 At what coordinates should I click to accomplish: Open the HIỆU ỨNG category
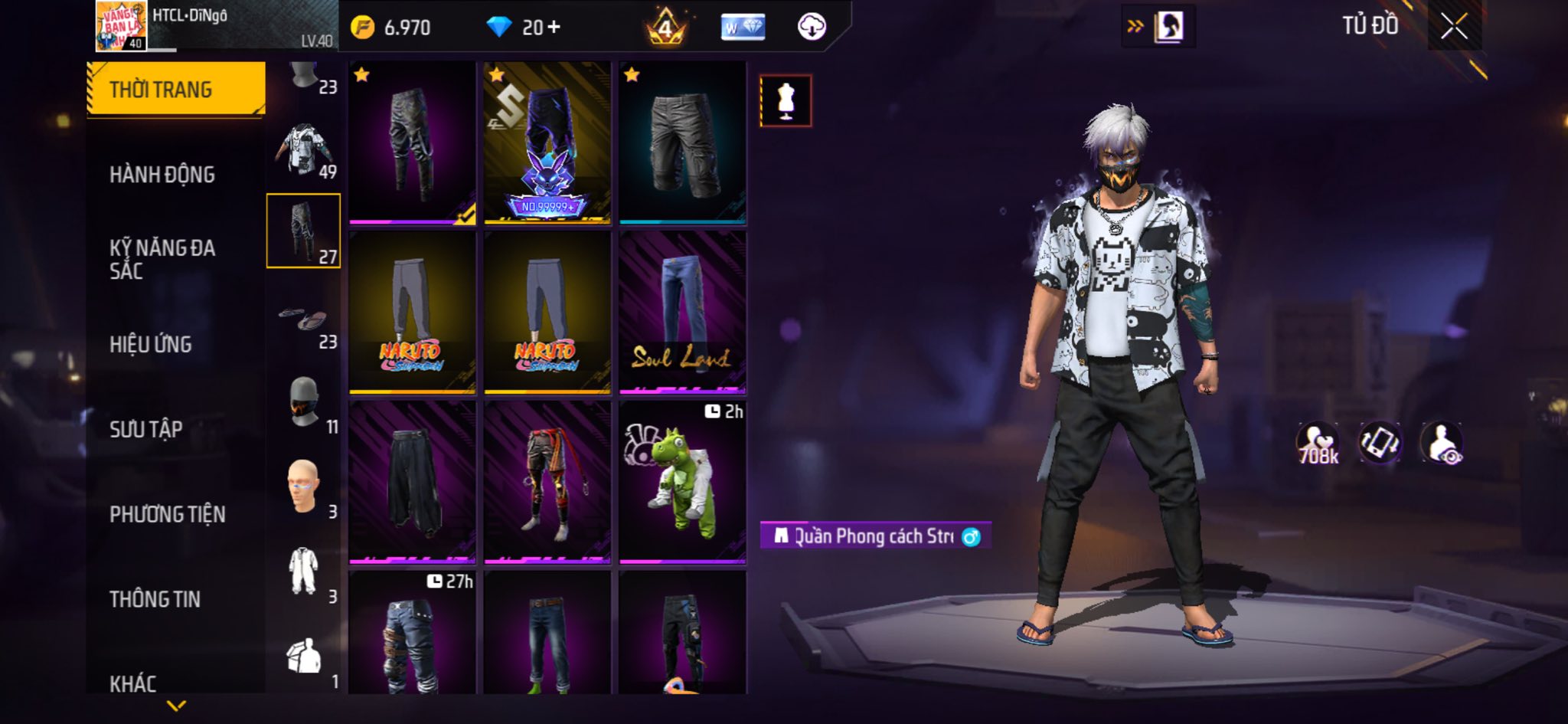[151, 345]
